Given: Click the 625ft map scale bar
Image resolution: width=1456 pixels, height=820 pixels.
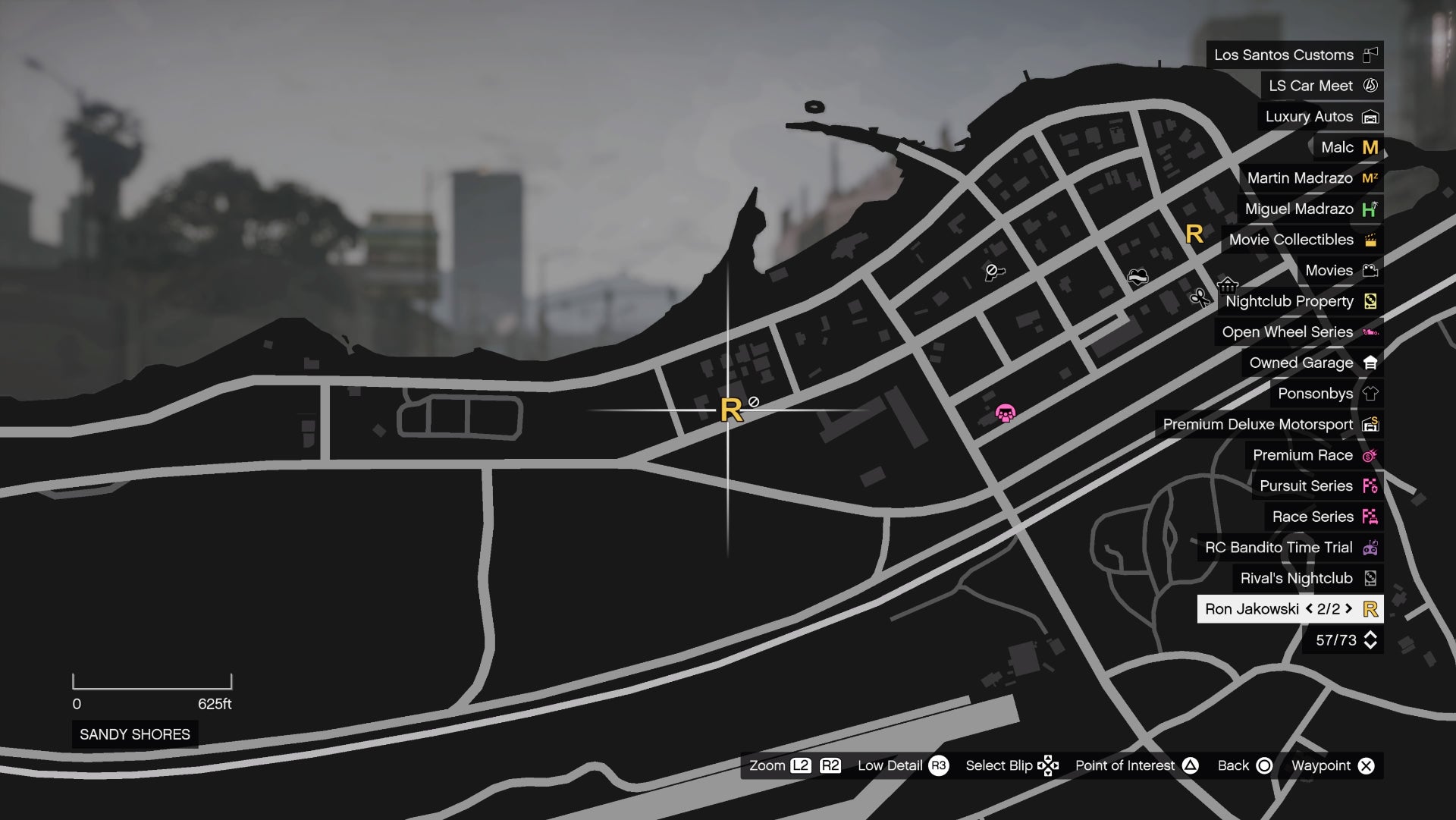Looking at the screenshot, I should (151, 683).
